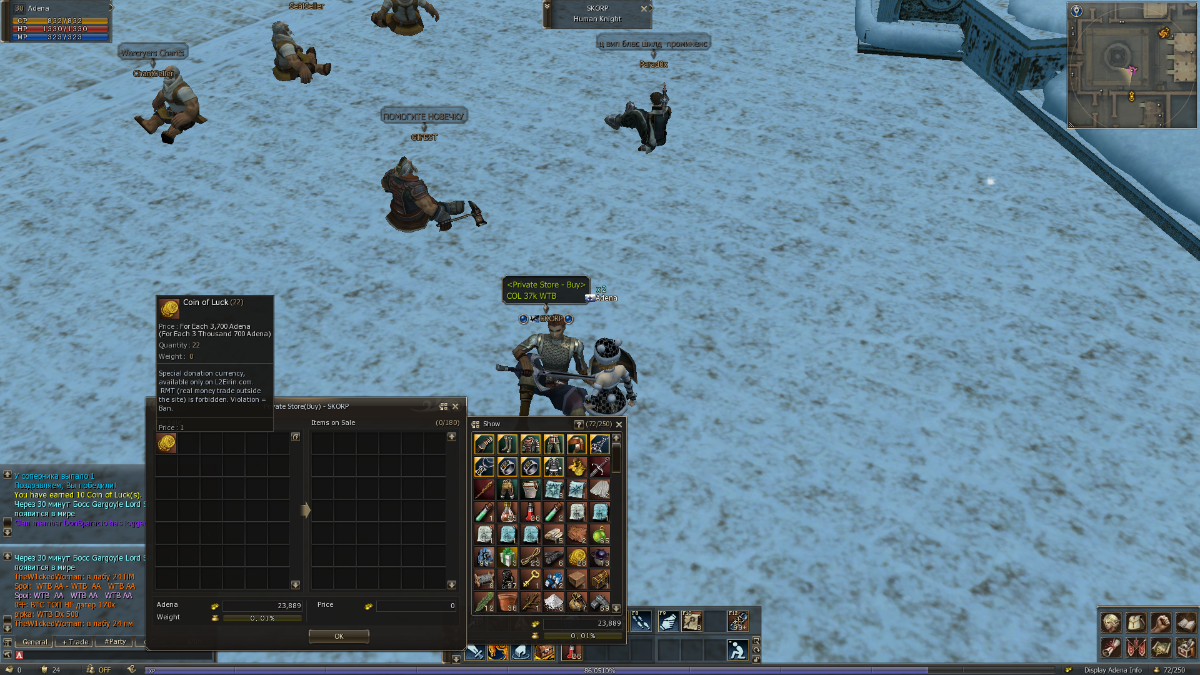Open the character status head icon
The width and height of the screenshot is (1200, 675).
click(1111, 623)
